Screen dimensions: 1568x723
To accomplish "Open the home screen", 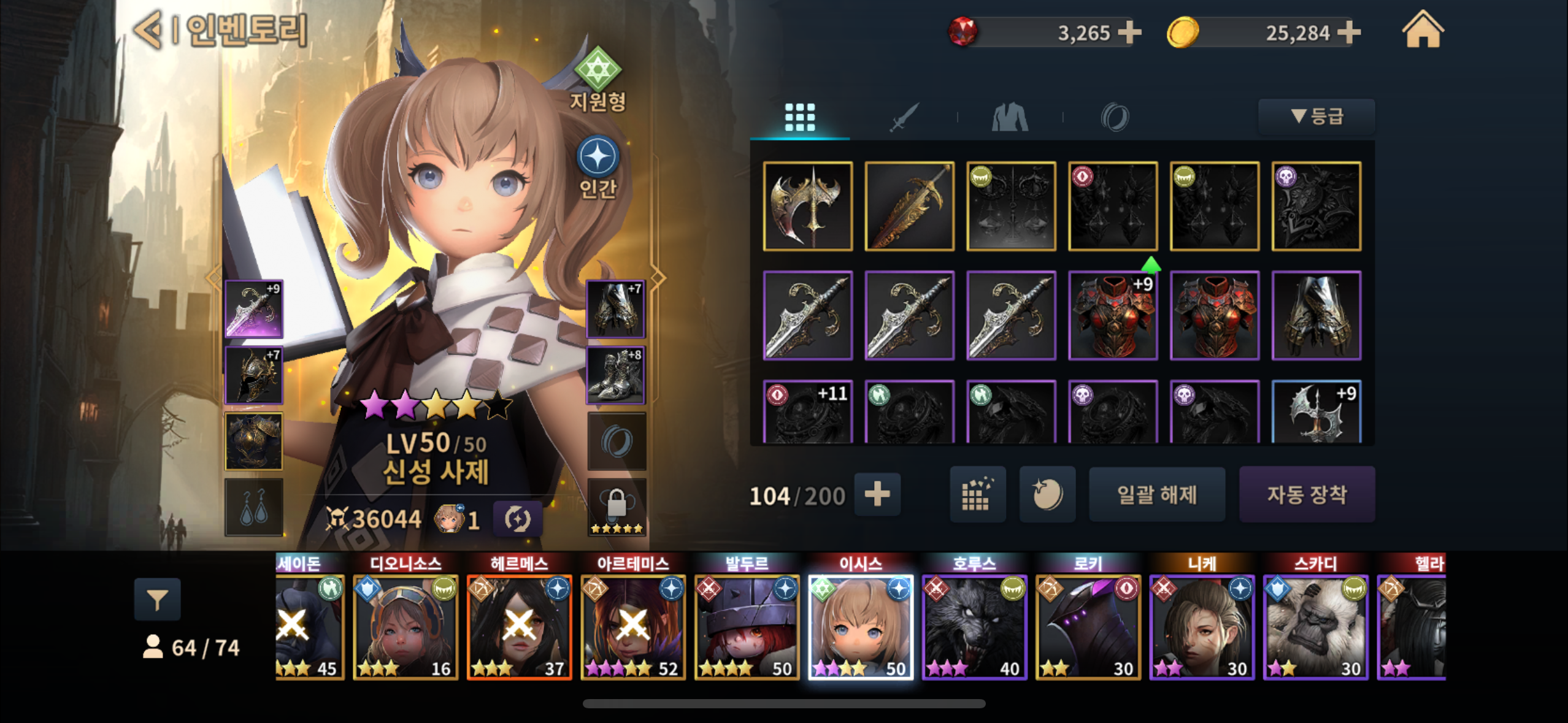I will click(x=1423, y=30).
